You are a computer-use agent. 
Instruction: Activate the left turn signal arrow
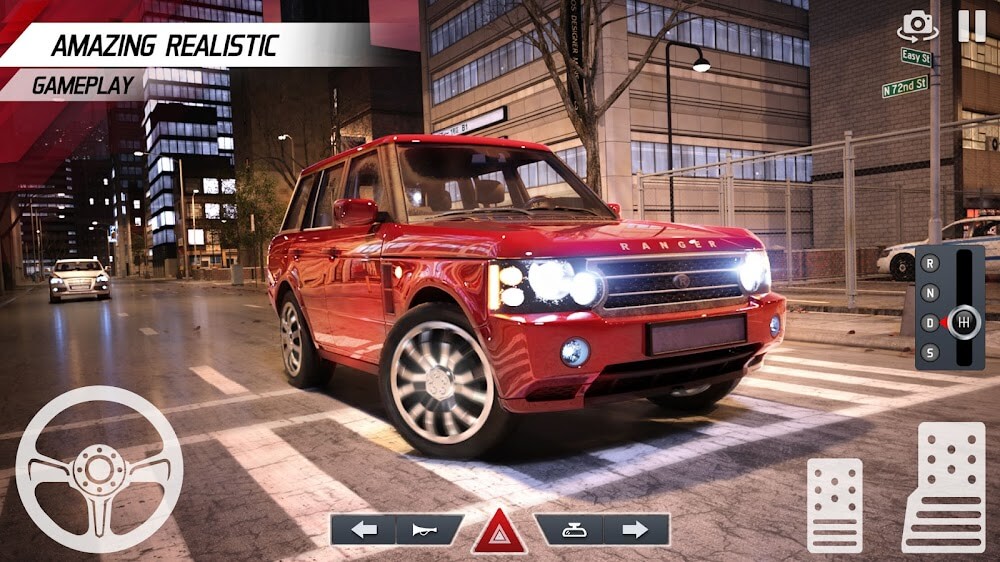pyautogui.click(x=363, y=529)
